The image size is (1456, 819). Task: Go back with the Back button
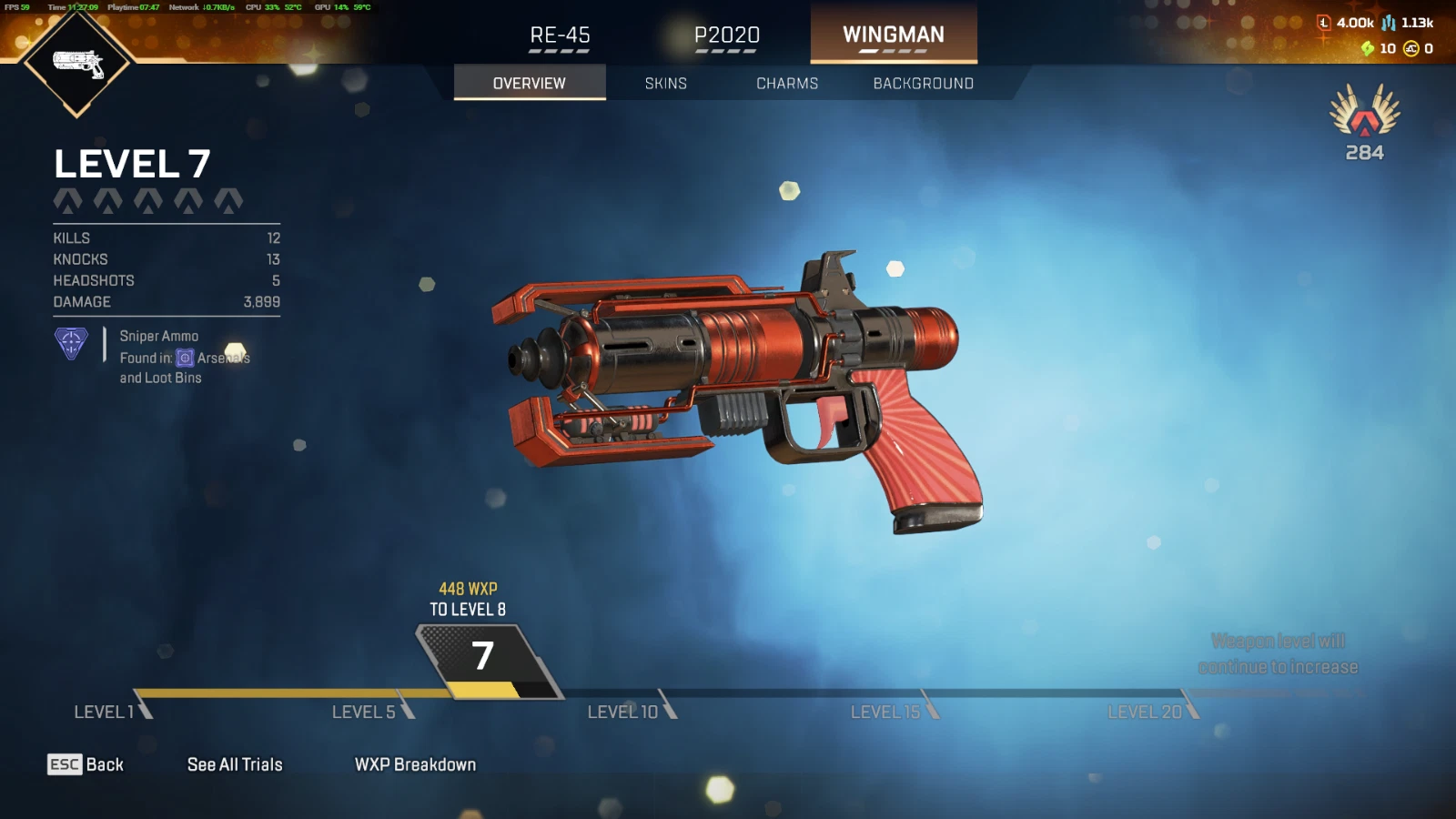point(86,764)
